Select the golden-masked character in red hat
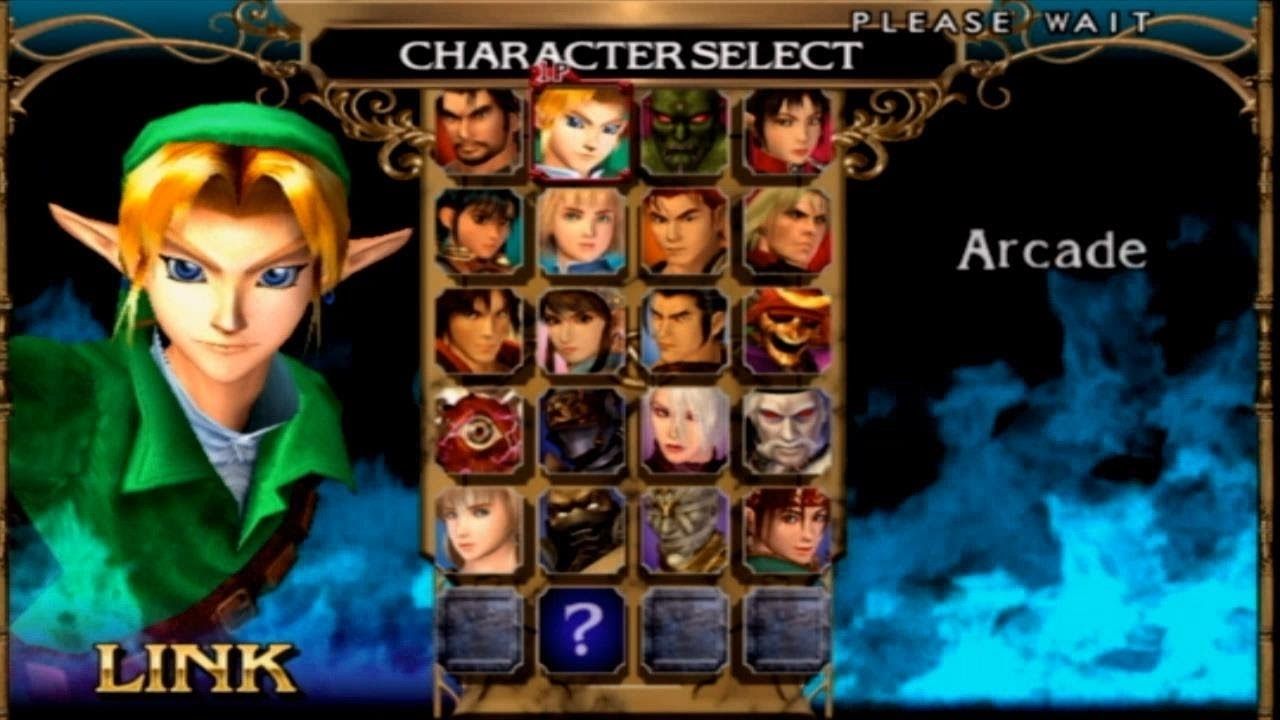 (x=788, y=331)
